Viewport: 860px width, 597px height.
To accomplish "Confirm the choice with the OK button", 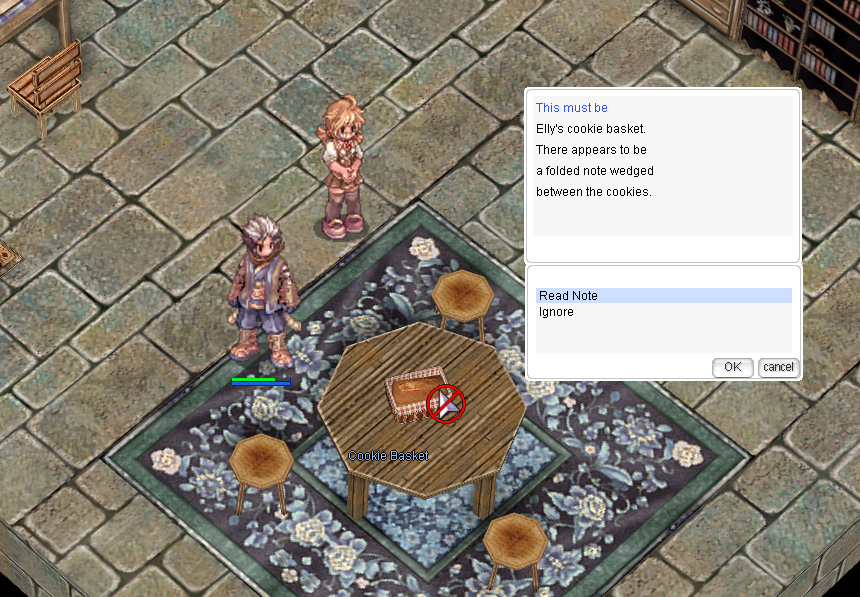I will click(x=732, y=367).
